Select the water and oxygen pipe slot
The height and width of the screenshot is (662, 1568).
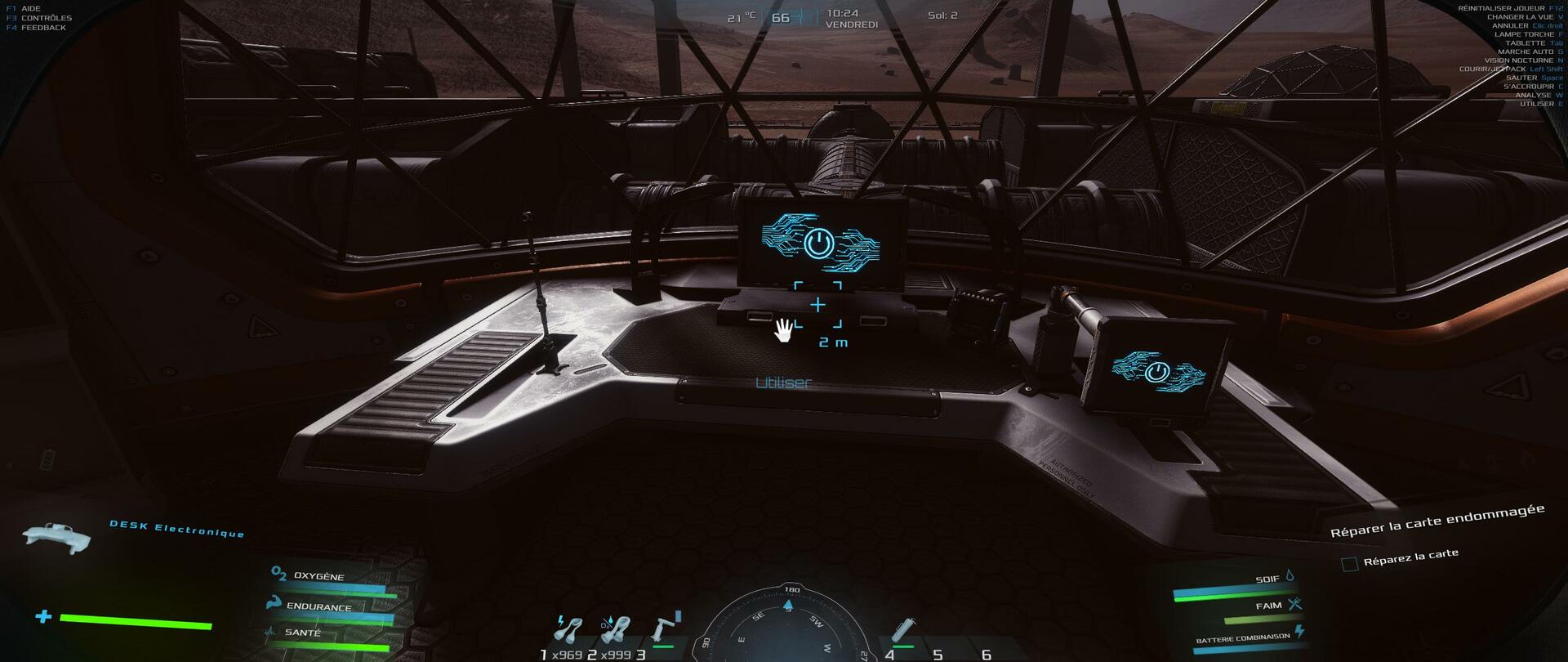click(615, 628)
